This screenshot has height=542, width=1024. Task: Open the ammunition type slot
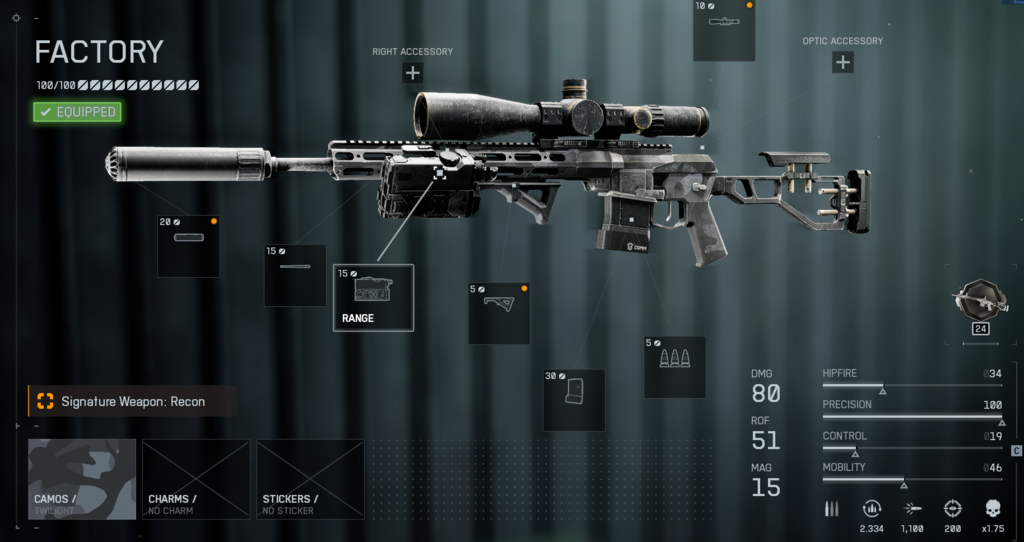(674, 367)
